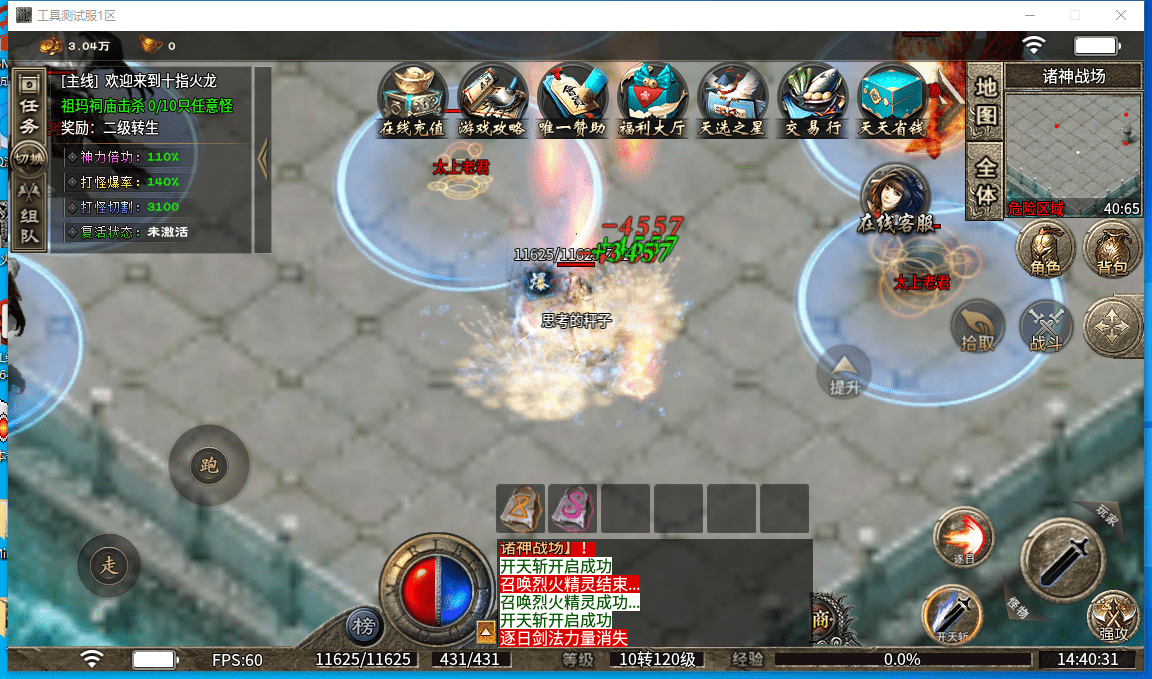The image size is (1152, 679).
Task: Open the 背包 backpack
Action: pos(1112,248)
